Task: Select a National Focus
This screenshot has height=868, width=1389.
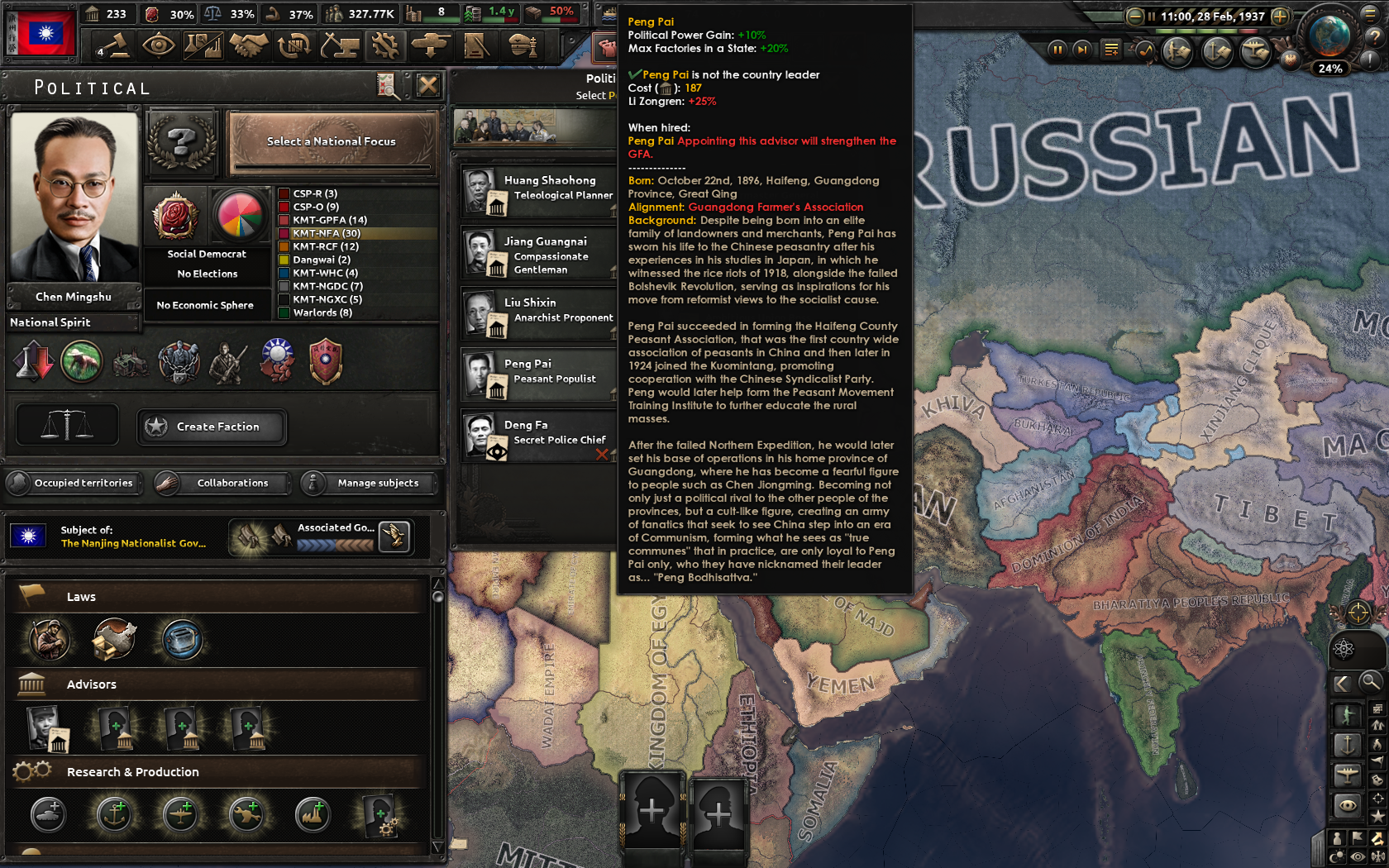Action: 332,142
